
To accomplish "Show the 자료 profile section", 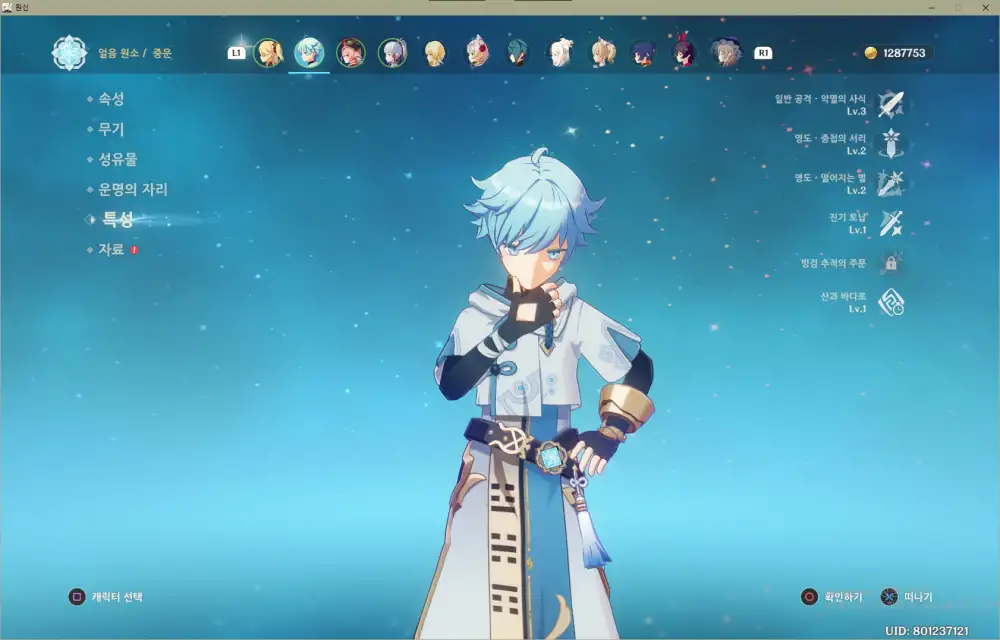I will click(111, 249).
